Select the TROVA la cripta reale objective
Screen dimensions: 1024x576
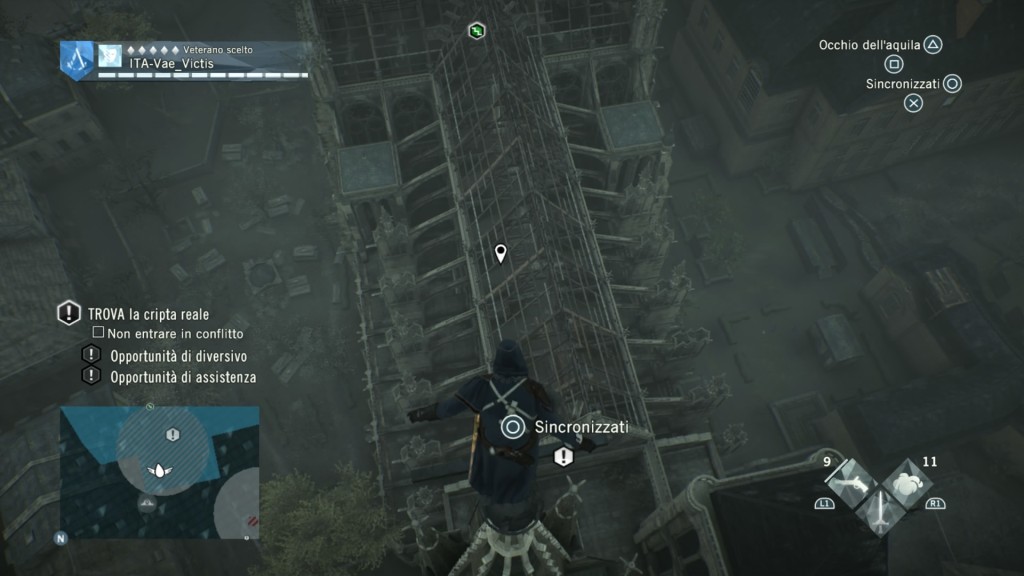click(x=148, y=314)
